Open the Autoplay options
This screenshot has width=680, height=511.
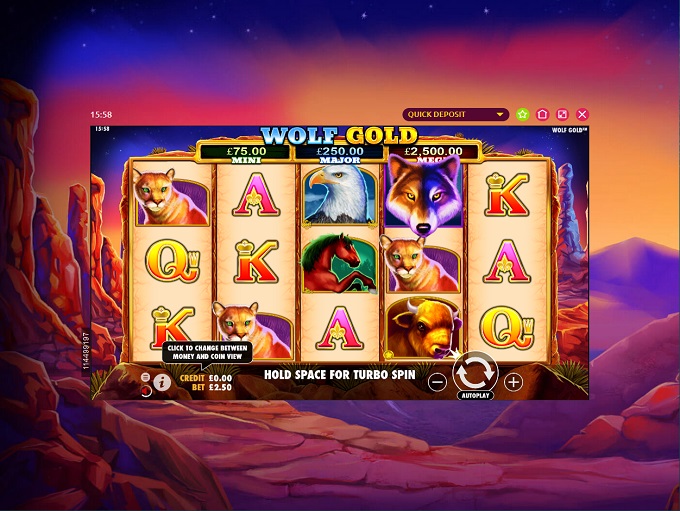click(x=475, y=395)
